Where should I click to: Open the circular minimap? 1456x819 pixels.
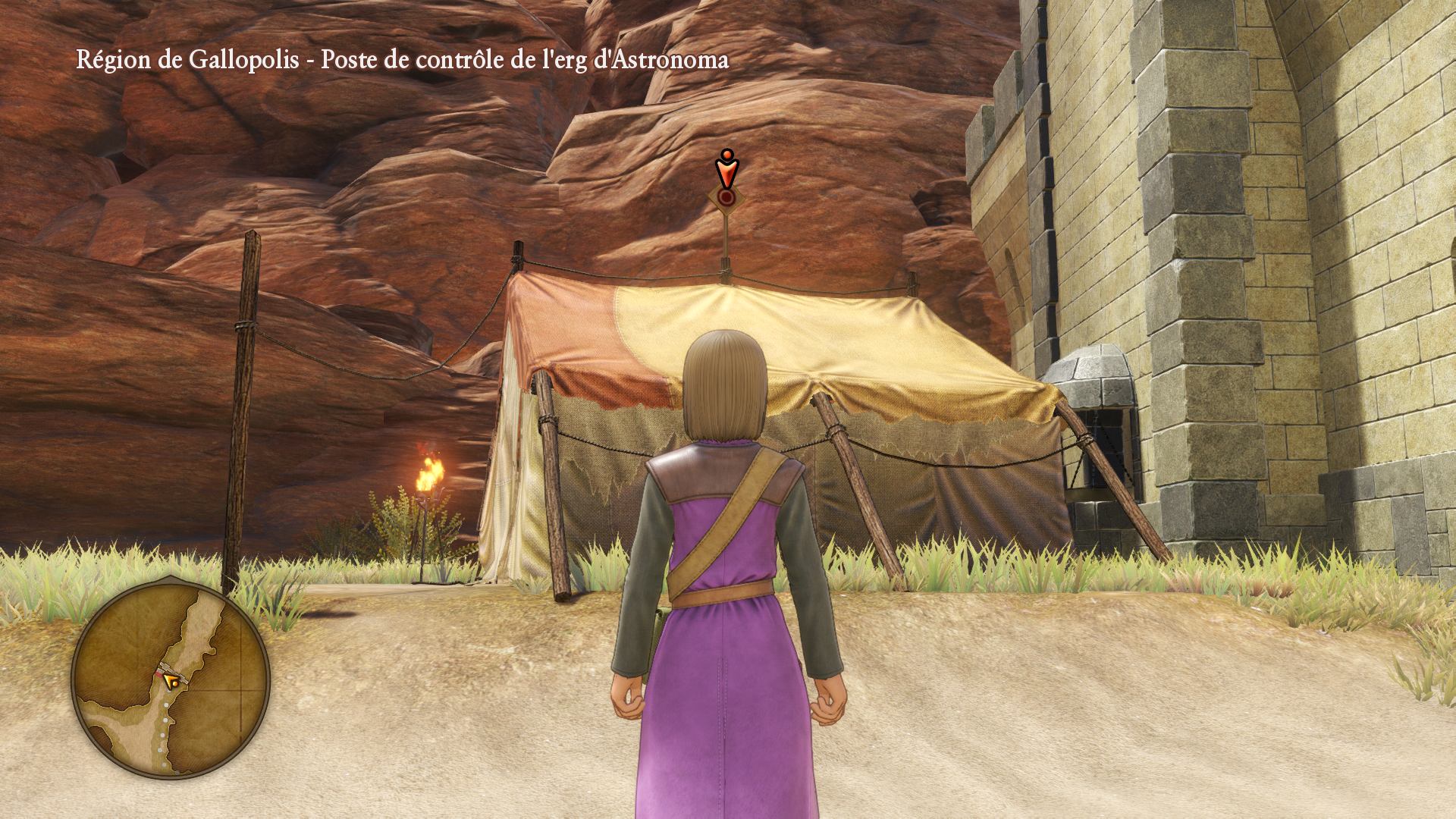[x=171, y=679]
